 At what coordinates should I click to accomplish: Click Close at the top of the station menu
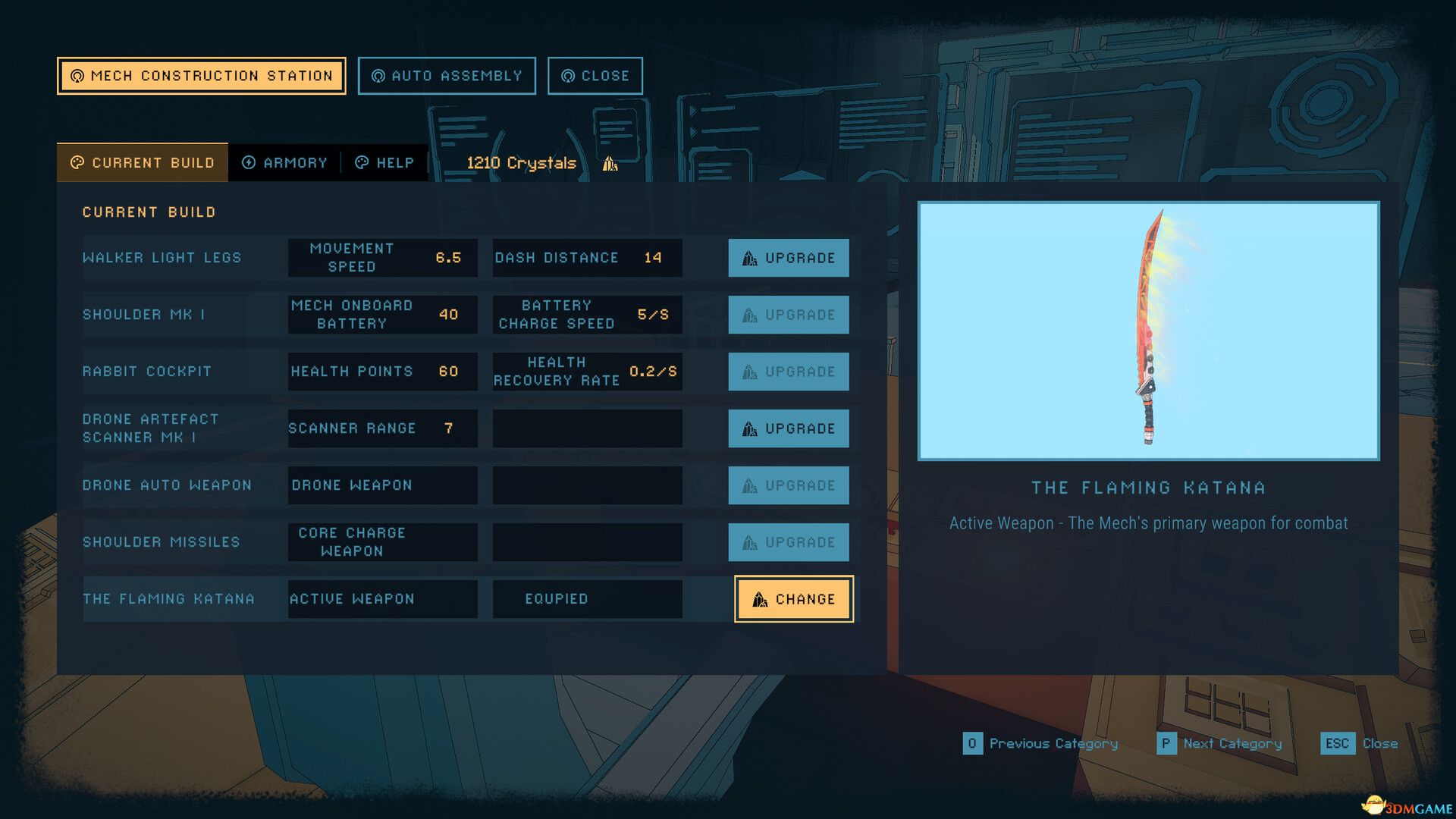[x=595, y=75]
